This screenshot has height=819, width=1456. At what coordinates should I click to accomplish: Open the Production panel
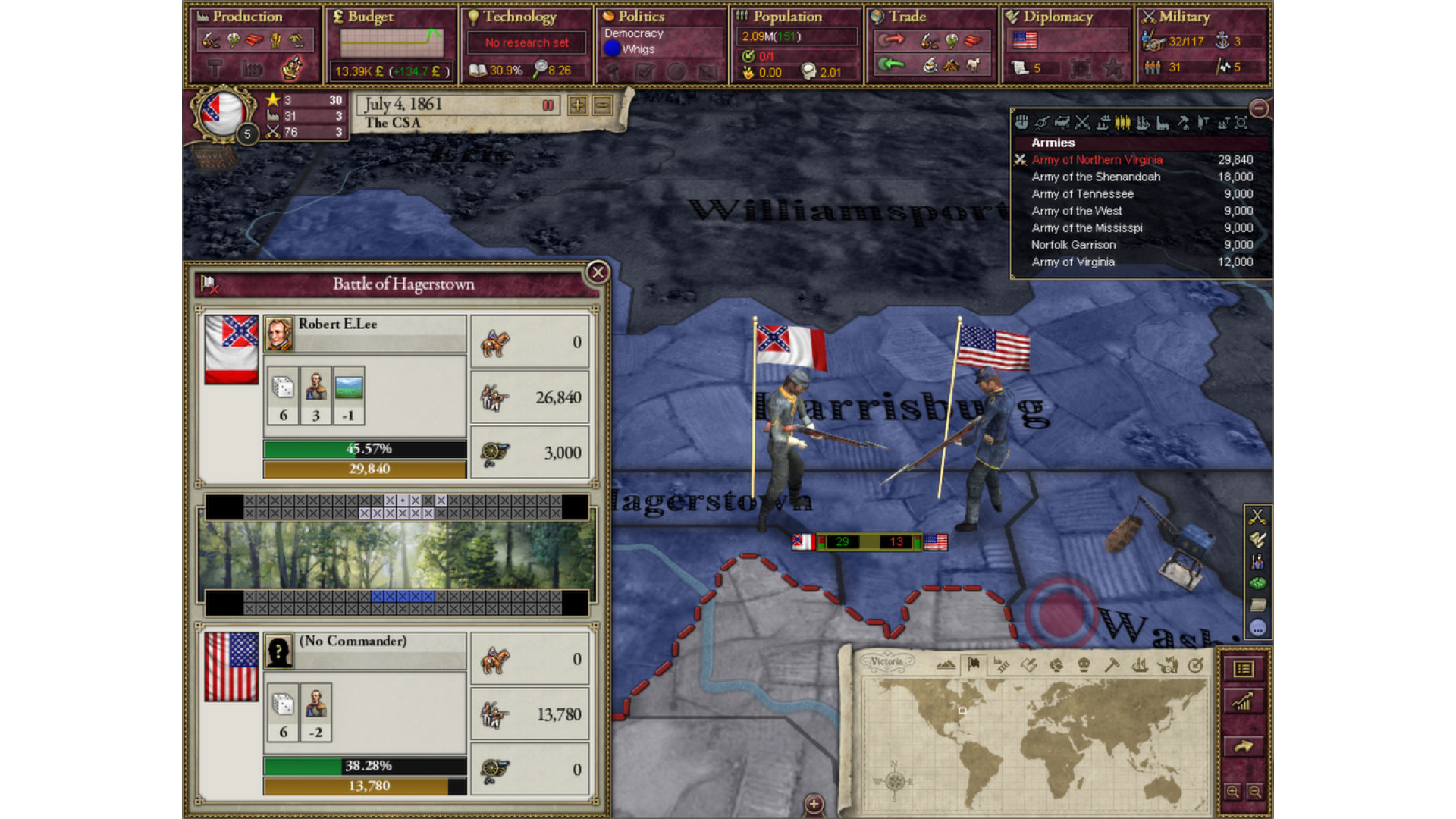click(x=247, y=17)
